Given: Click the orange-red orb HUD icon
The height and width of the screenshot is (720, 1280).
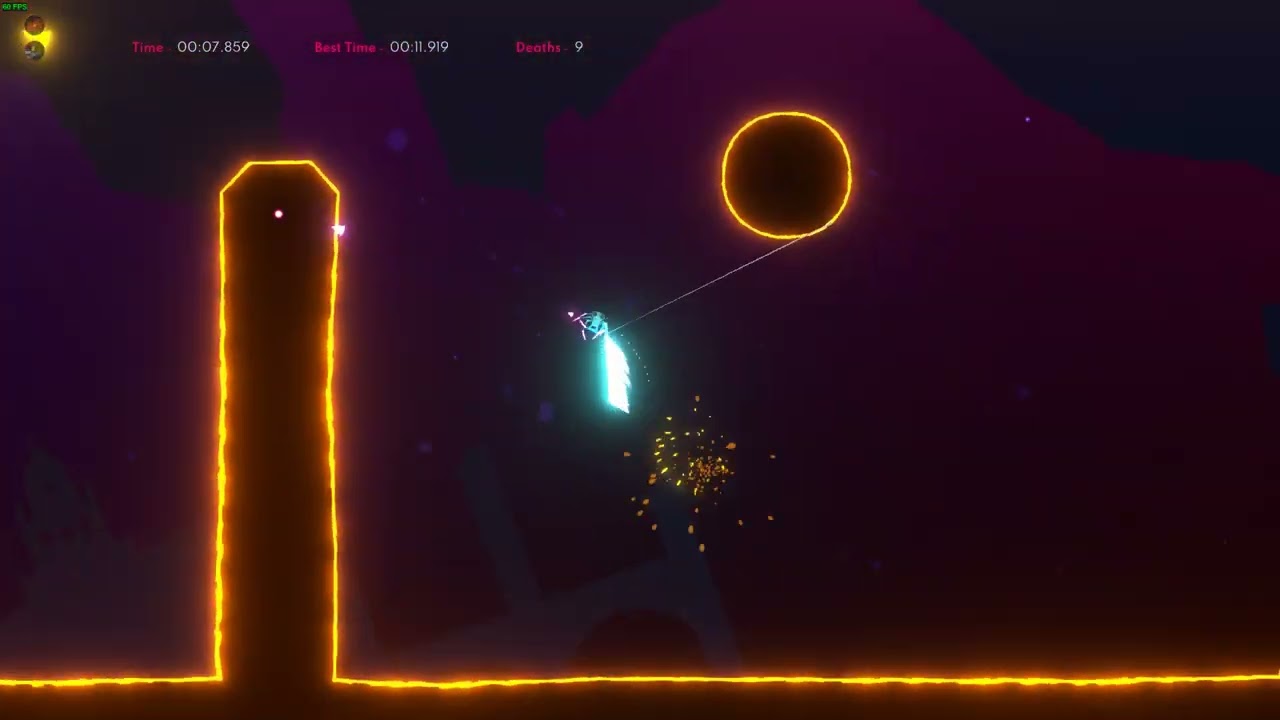Looking at the screenshot, I should pyautogui.click(x=34, y=26).
